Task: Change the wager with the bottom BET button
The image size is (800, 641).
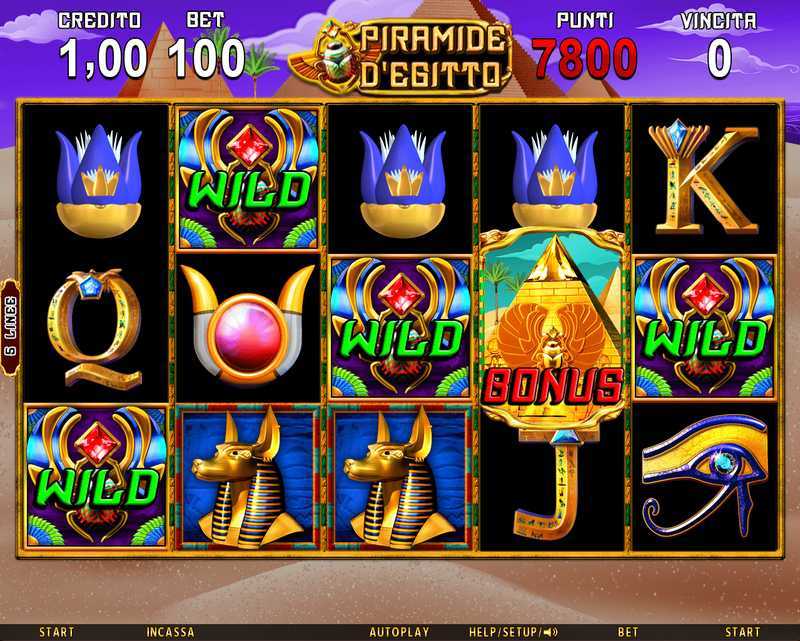Action: (x=628, y=632)
